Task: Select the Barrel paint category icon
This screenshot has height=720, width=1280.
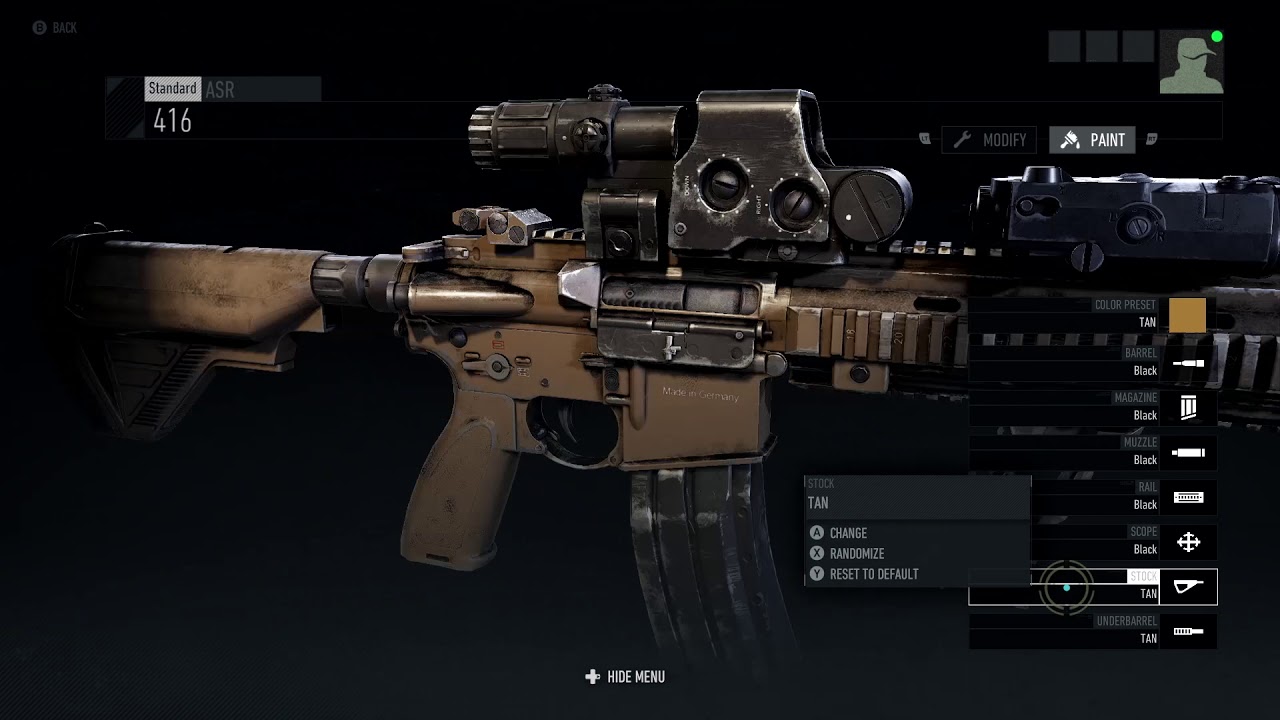Action: pos(1188,362)
